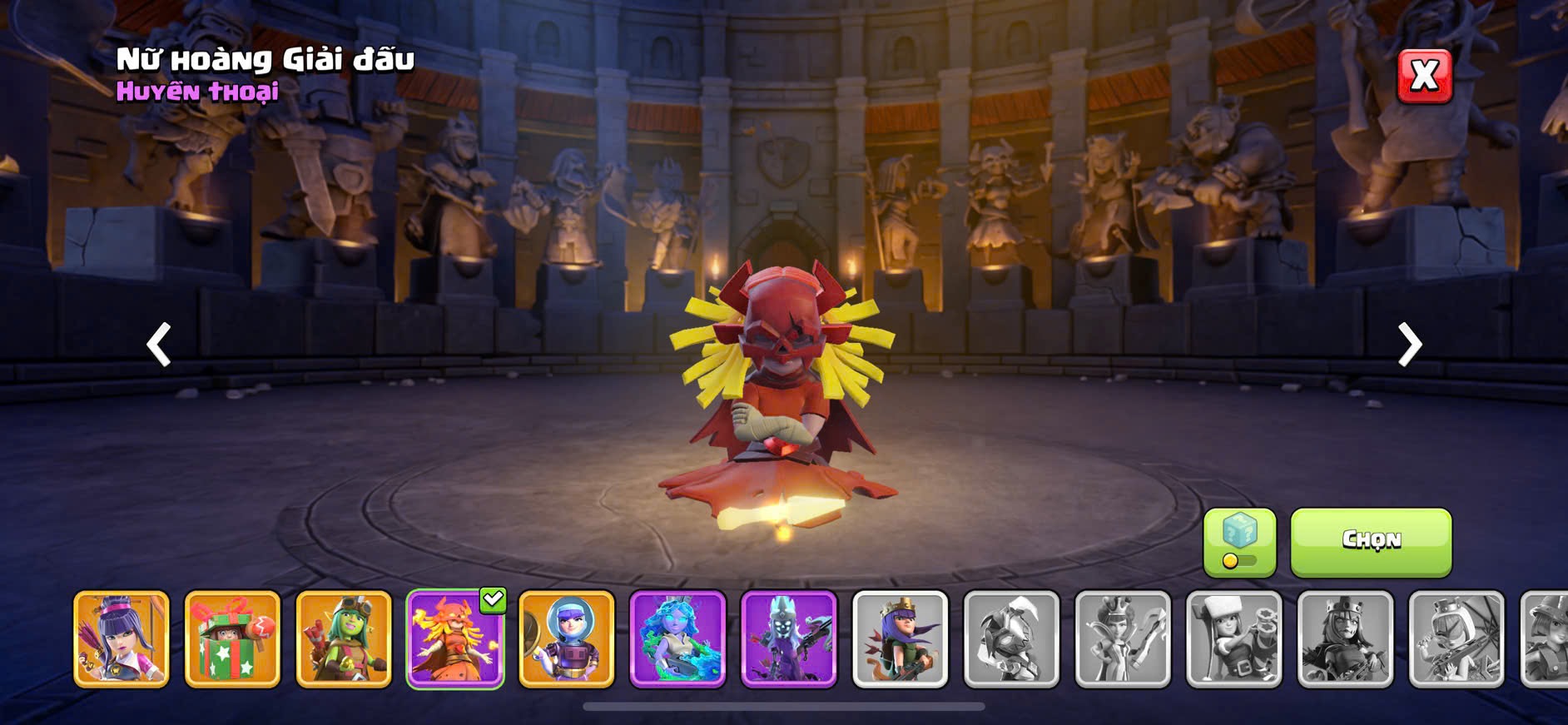Image resolution: width=1568 pixels, height=725 pixels.
Task: Select the locked dark scar-faced crowned queen skin
Action: [x=1346, y=639]
